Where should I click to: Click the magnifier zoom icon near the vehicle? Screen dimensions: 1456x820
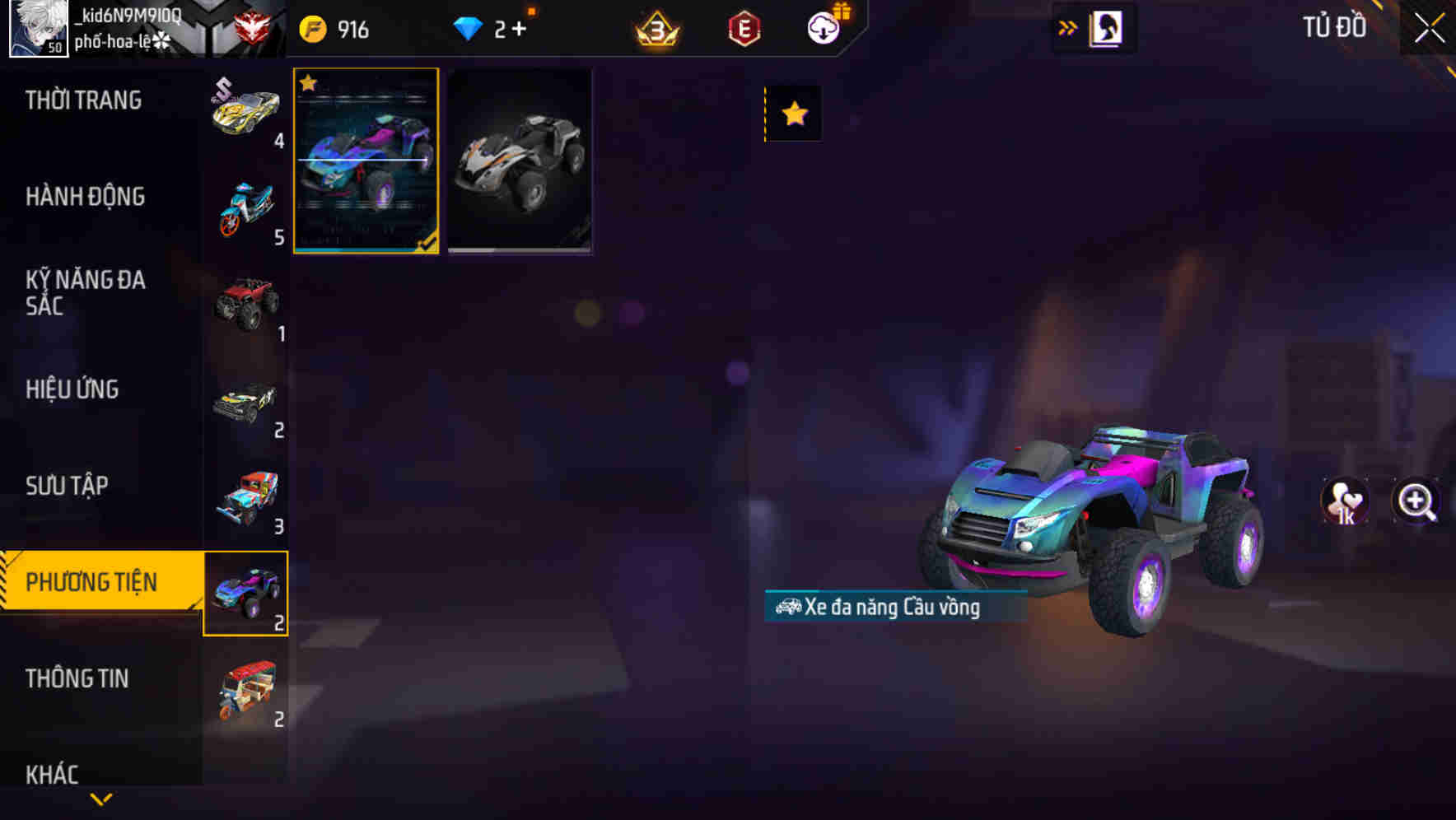(1413, 501)
